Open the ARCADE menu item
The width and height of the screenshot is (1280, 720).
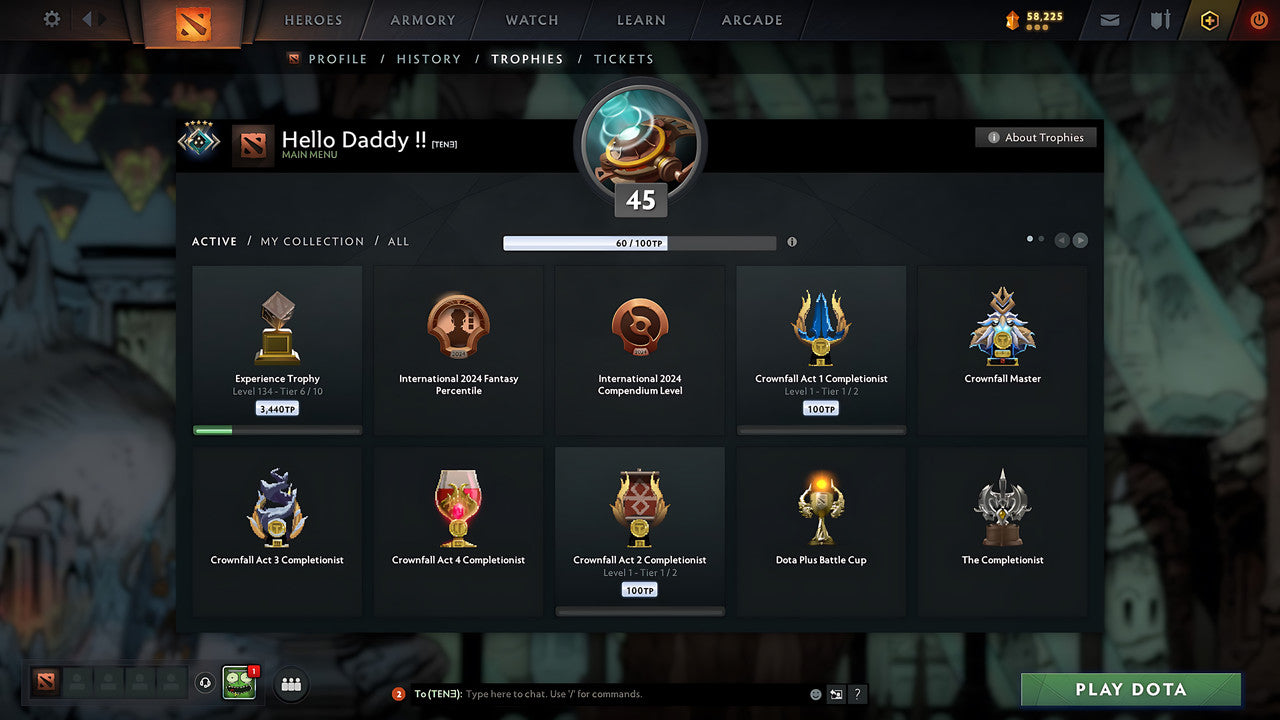tap(750, 20)
